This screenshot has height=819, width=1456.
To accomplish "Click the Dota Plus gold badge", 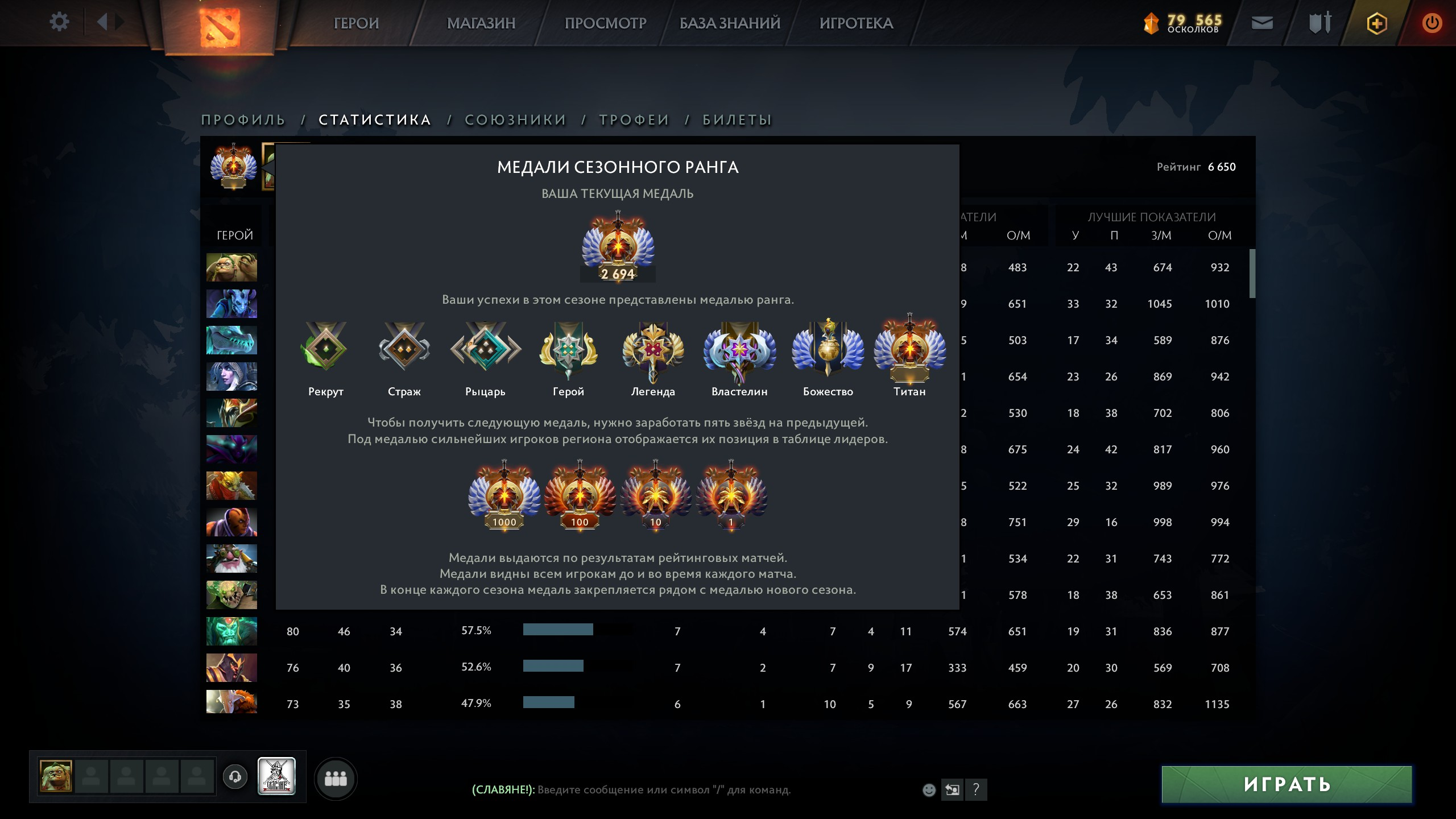I will pyautogui.click(x=1376, y=23).
